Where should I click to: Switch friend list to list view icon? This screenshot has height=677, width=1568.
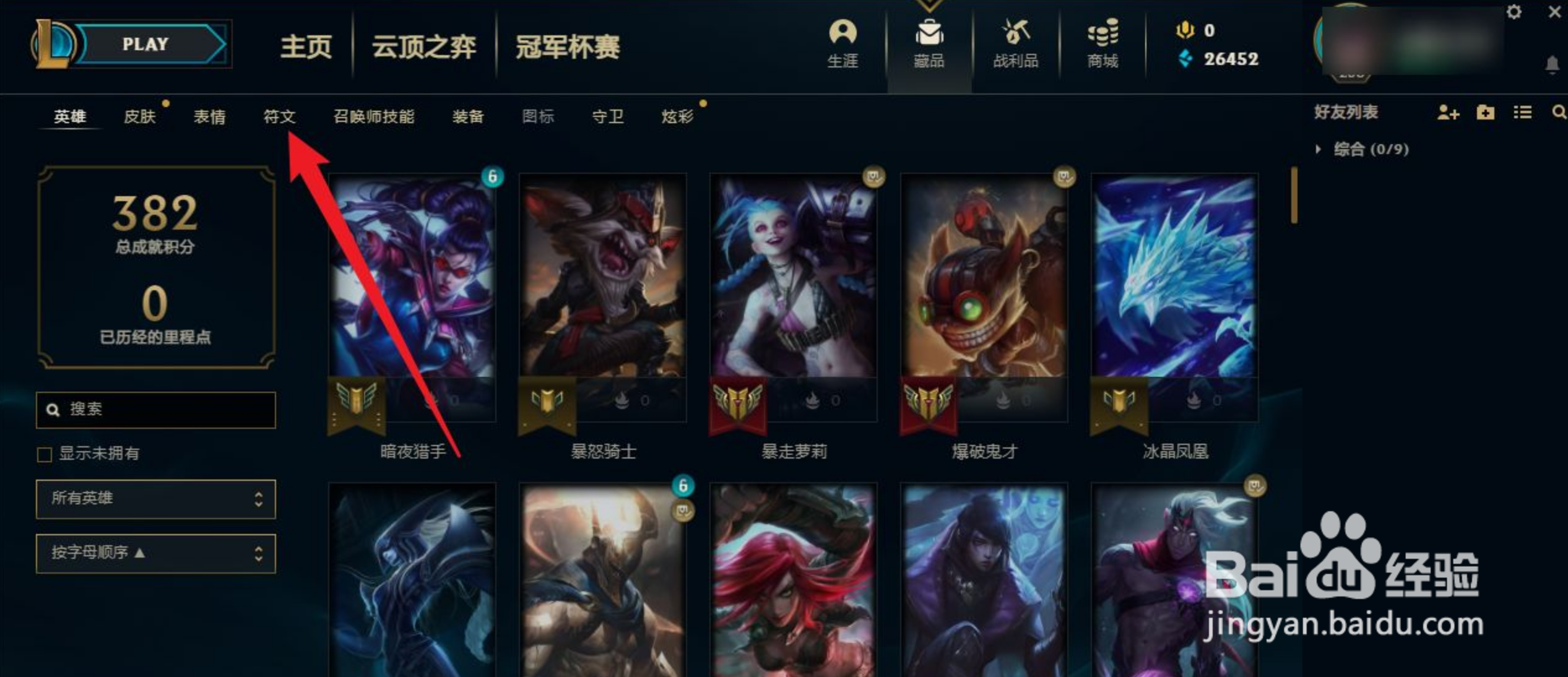point(1522,113)
